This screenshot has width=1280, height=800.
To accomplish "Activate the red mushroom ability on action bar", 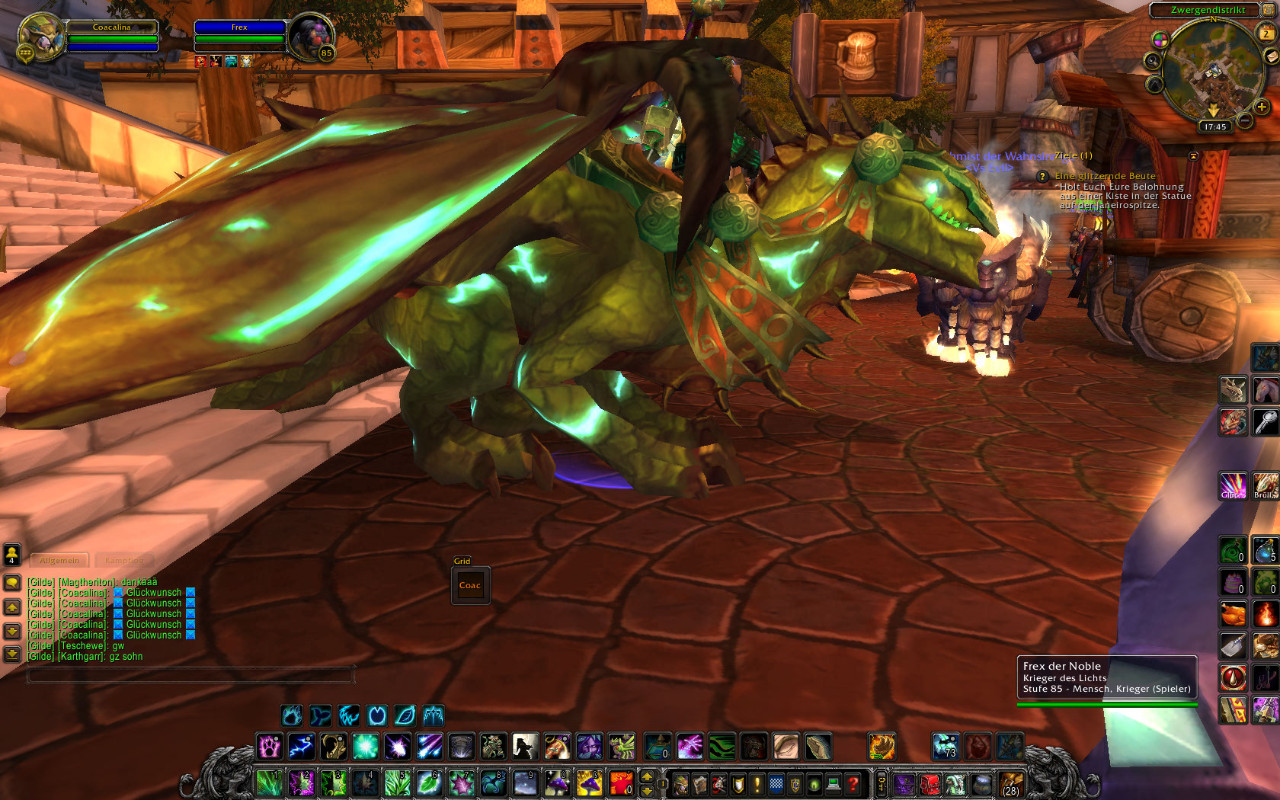I will [x=622, y=783].
